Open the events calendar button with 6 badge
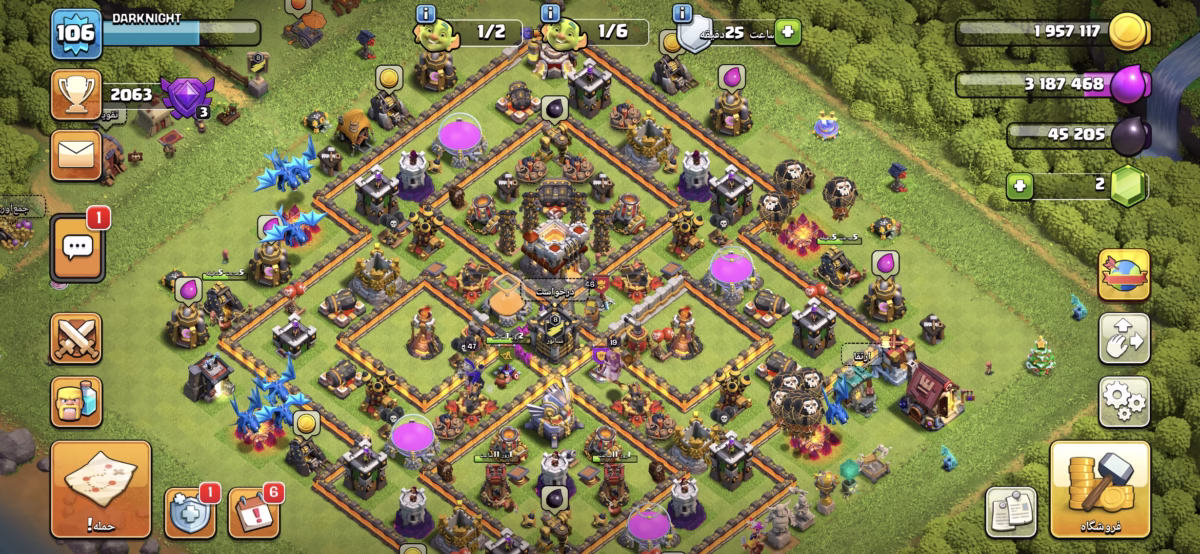The width and height of the screenshot is (1200, 554). (x=254, y=510)
